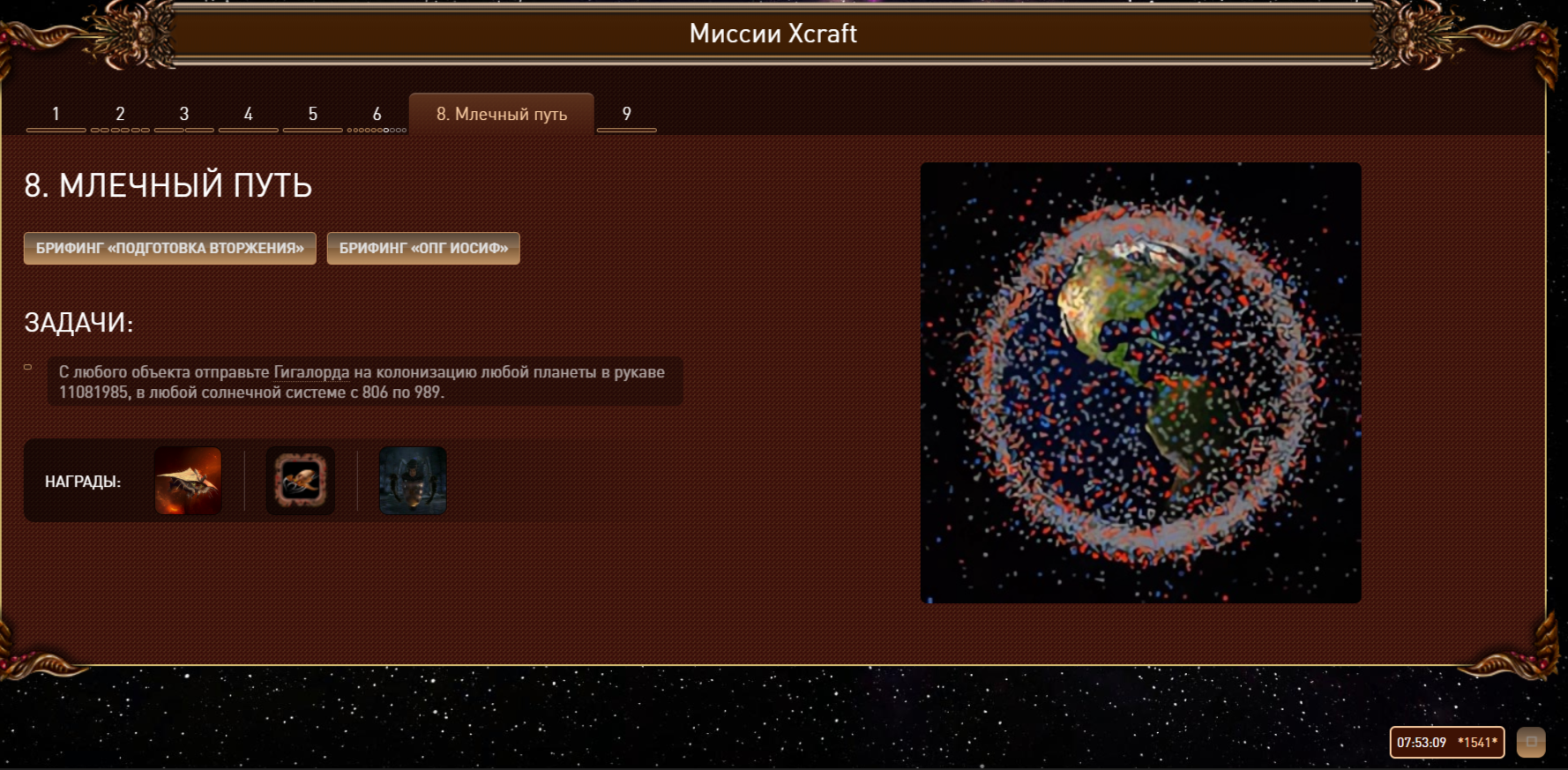Switch to mission tab 1
This screenshot has width=1568, height=770.
tap(56, 115)
